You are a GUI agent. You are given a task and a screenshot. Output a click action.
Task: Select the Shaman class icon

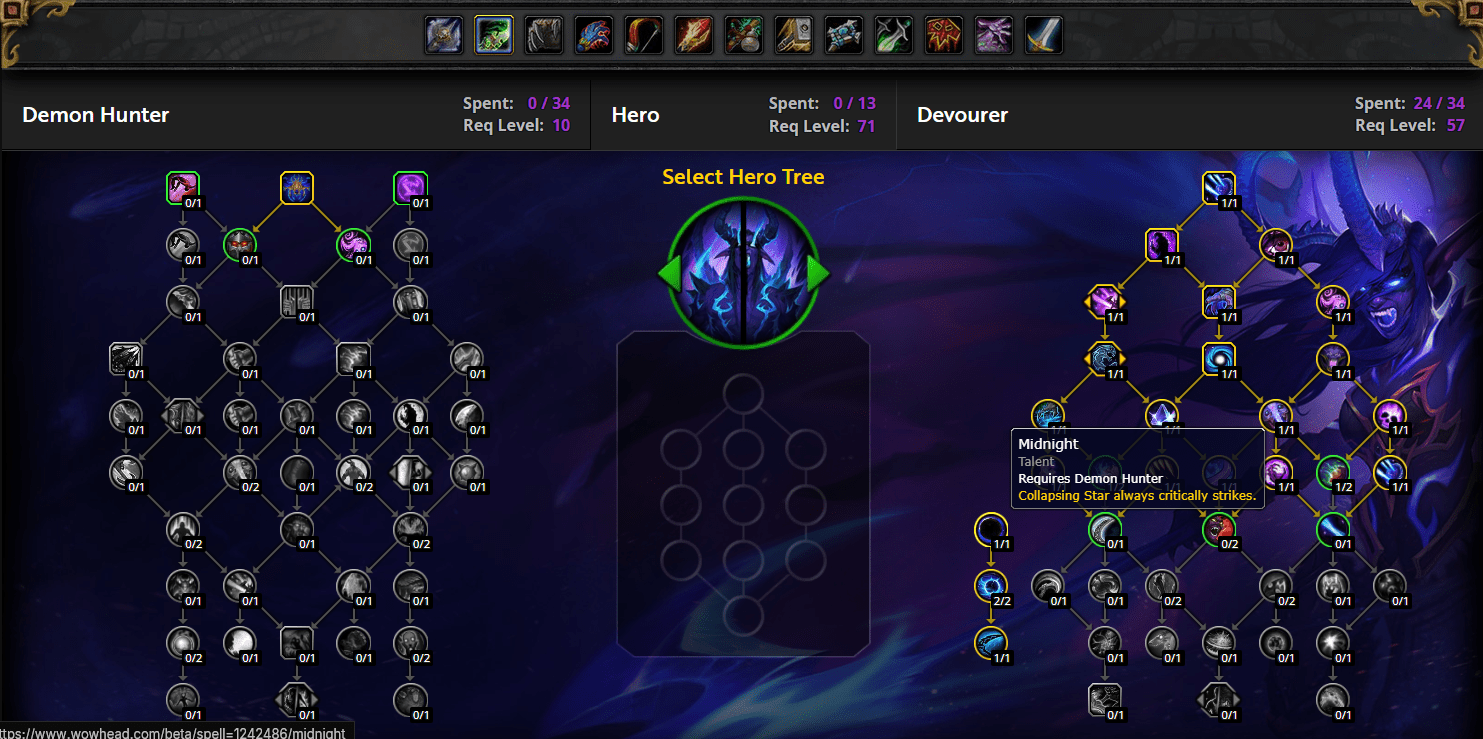coord(943,34)
